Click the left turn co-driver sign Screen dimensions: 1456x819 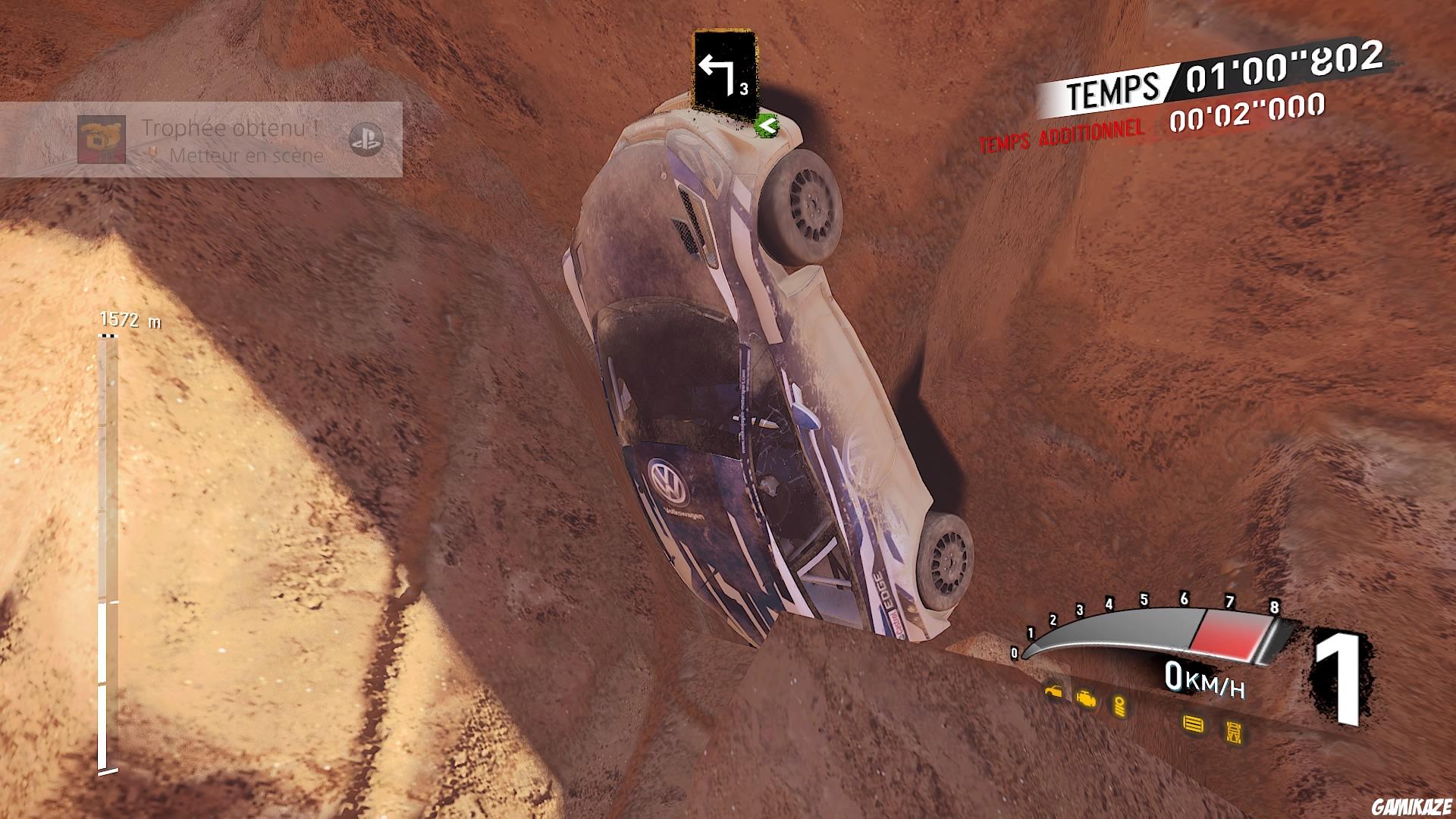[722, 72]
